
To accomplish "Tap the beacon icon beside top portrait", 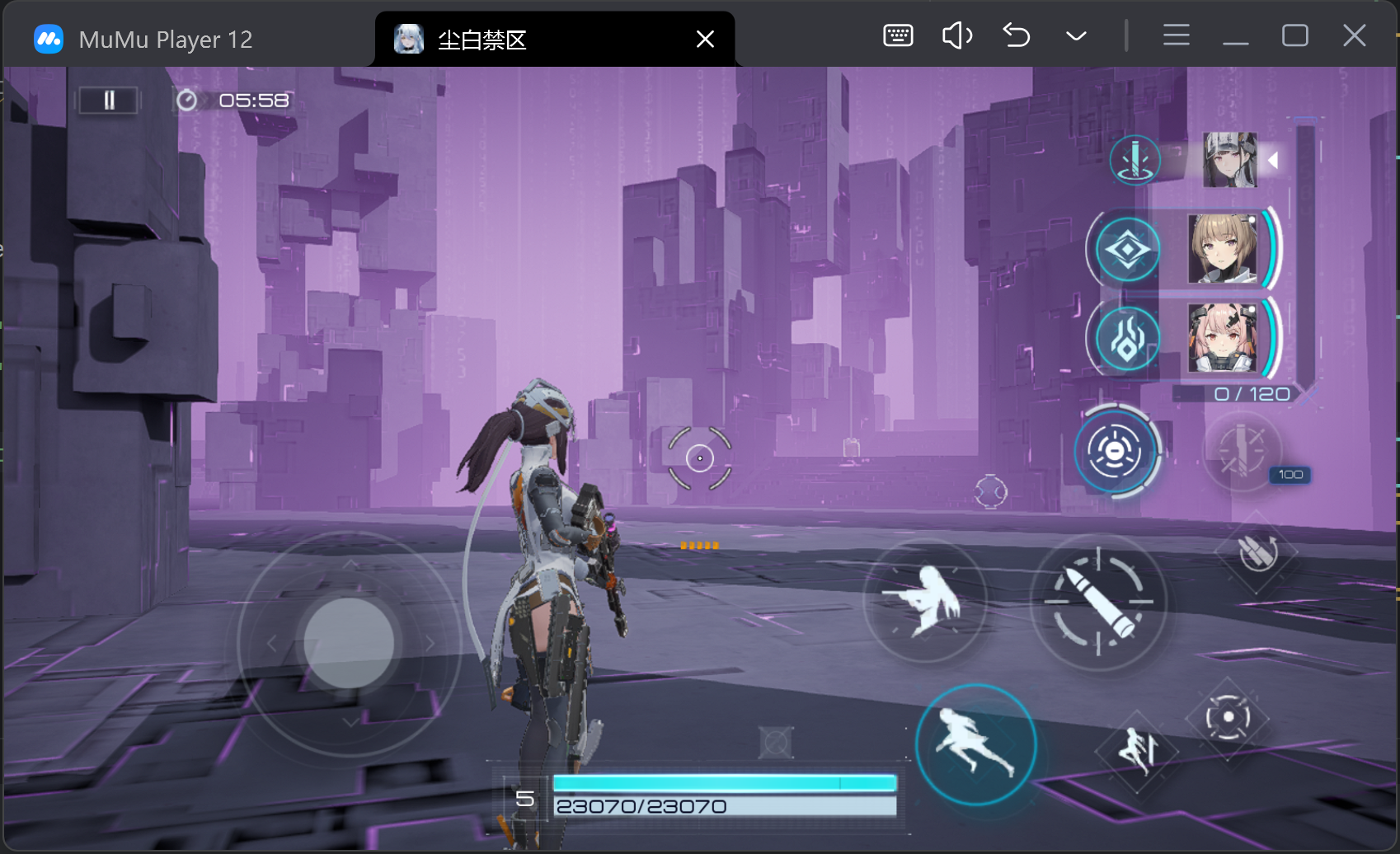I will tap(1135, 160).
